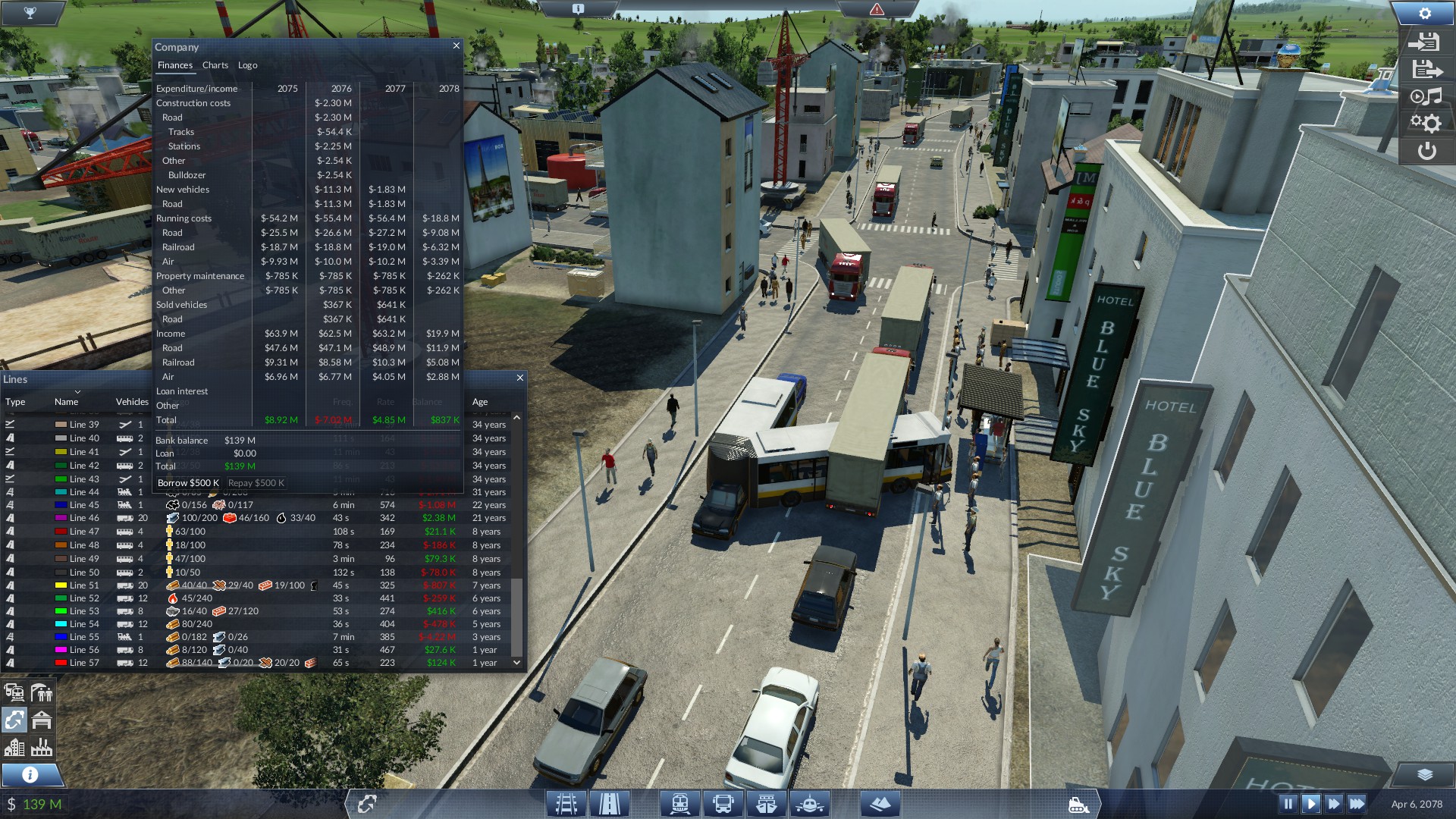
Task: Open the Logo tab
Action: coord(248,65)
